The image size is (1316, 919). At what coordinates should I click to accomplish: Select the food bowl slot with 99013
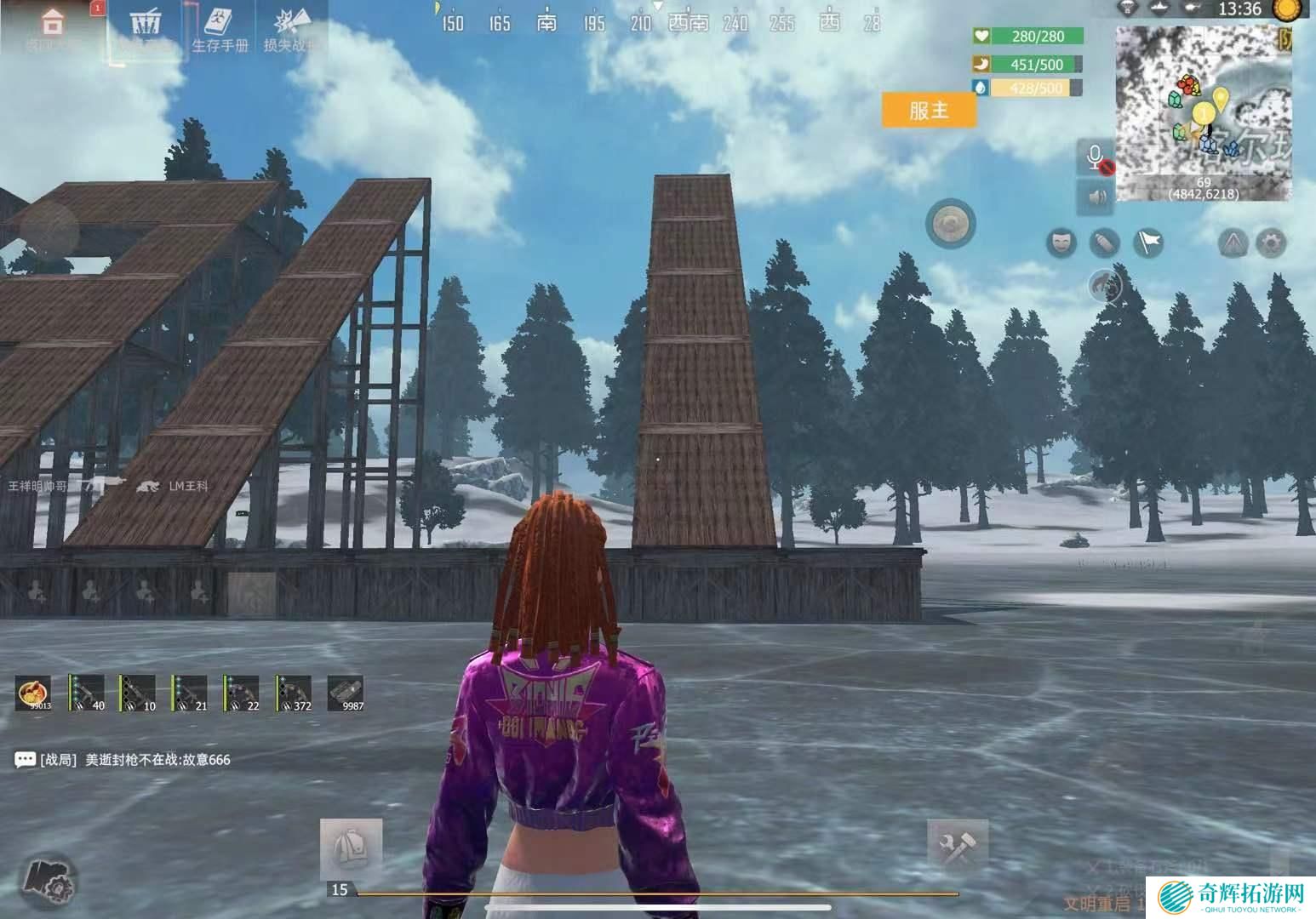[x=34, y=693]
